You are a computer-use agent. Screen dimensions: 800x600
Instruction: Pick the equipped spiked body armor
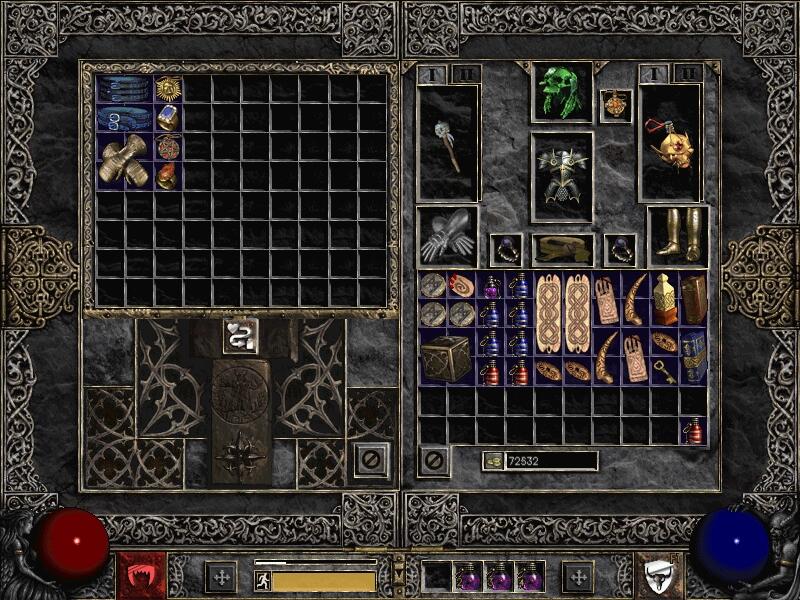tap(561, 176)
